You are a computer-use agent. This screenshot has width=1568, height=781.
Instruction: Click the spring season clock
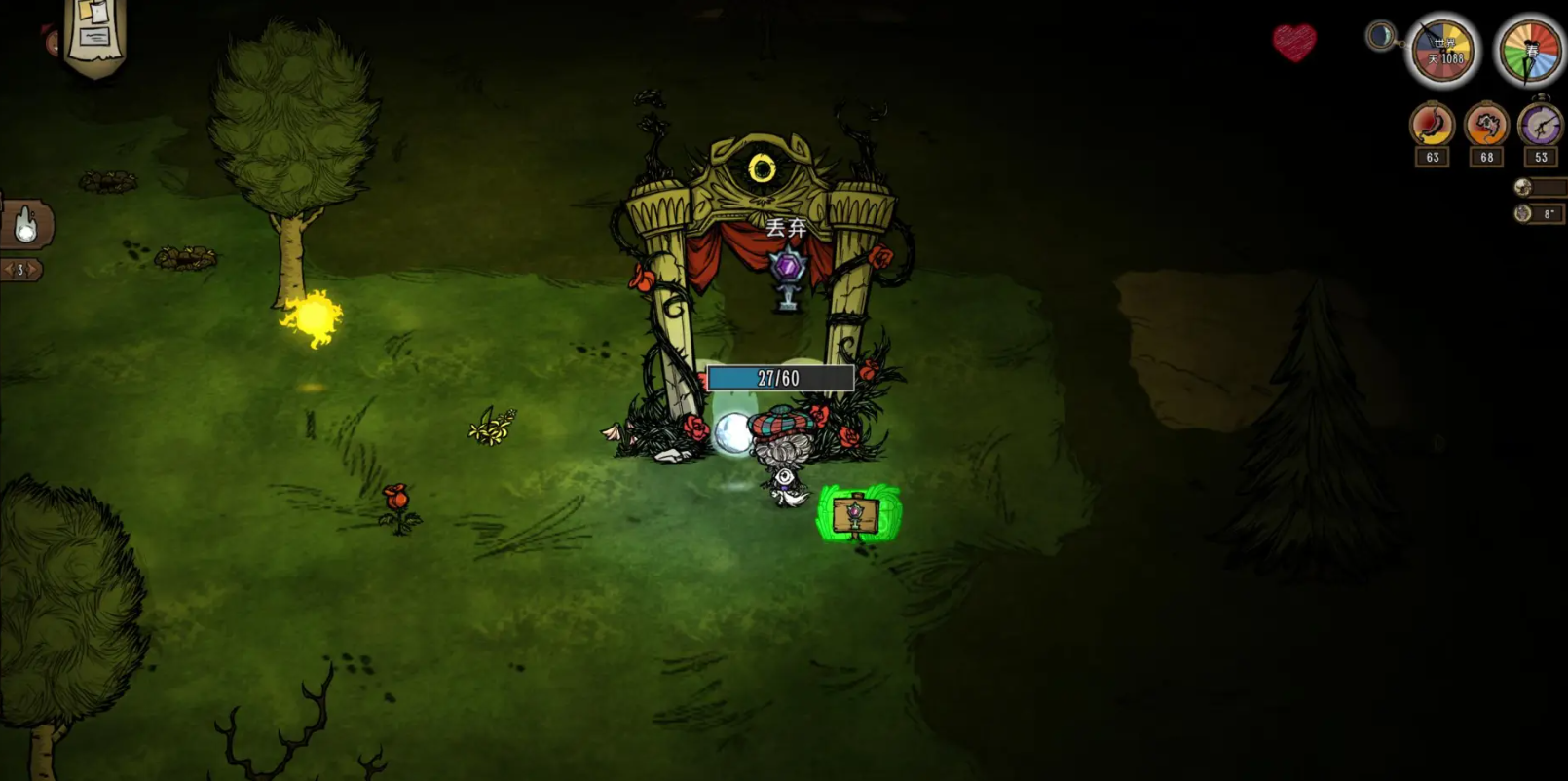pos(1530,51)
